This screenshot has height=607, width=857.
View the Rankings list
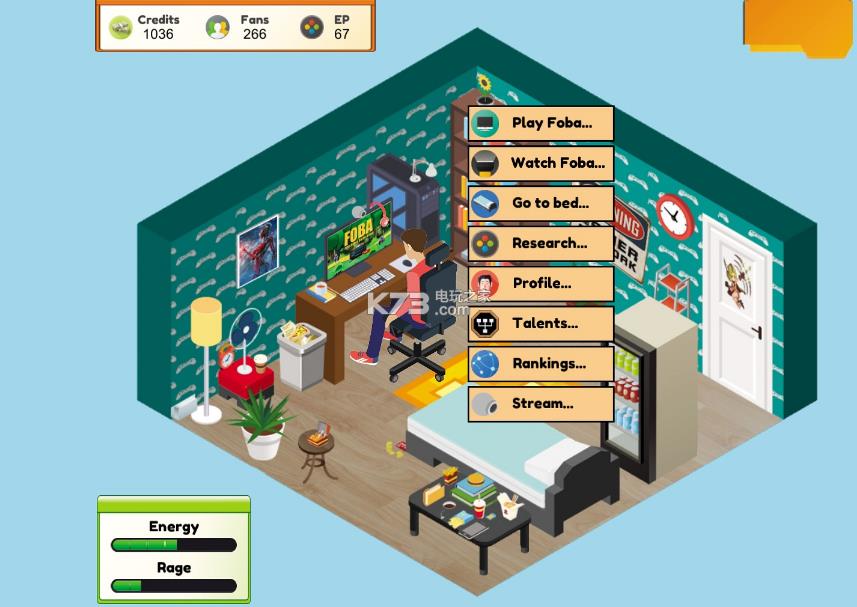(541, 364)
